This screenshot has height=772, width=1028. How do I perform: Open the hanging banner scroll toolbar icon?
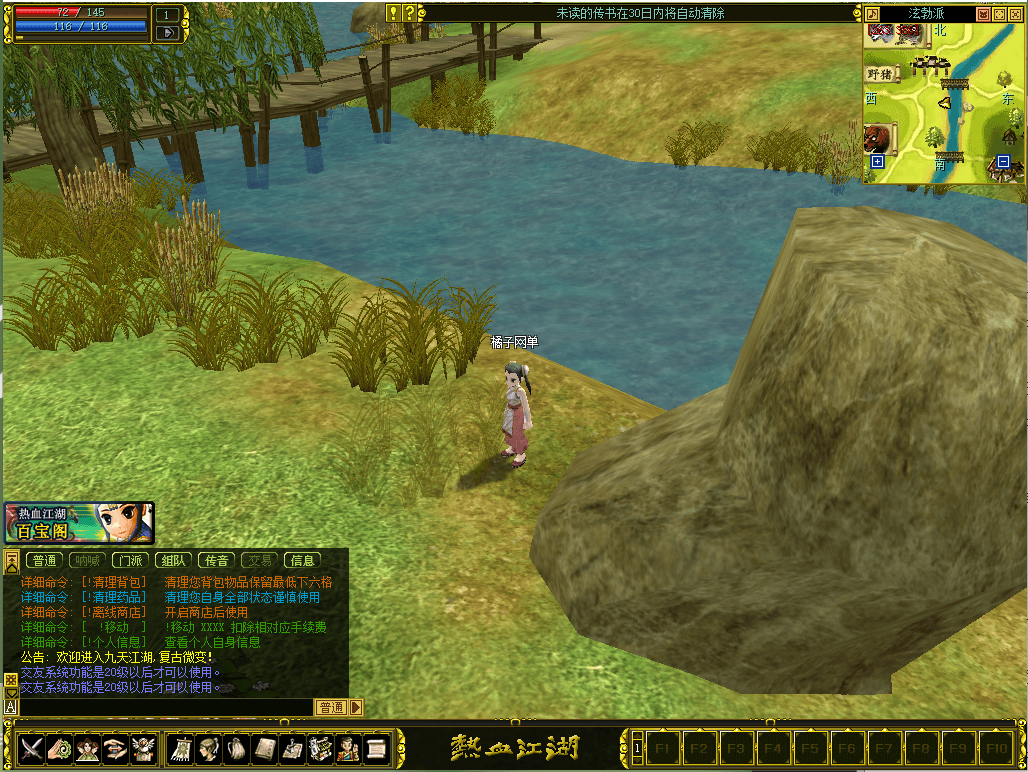182,748
